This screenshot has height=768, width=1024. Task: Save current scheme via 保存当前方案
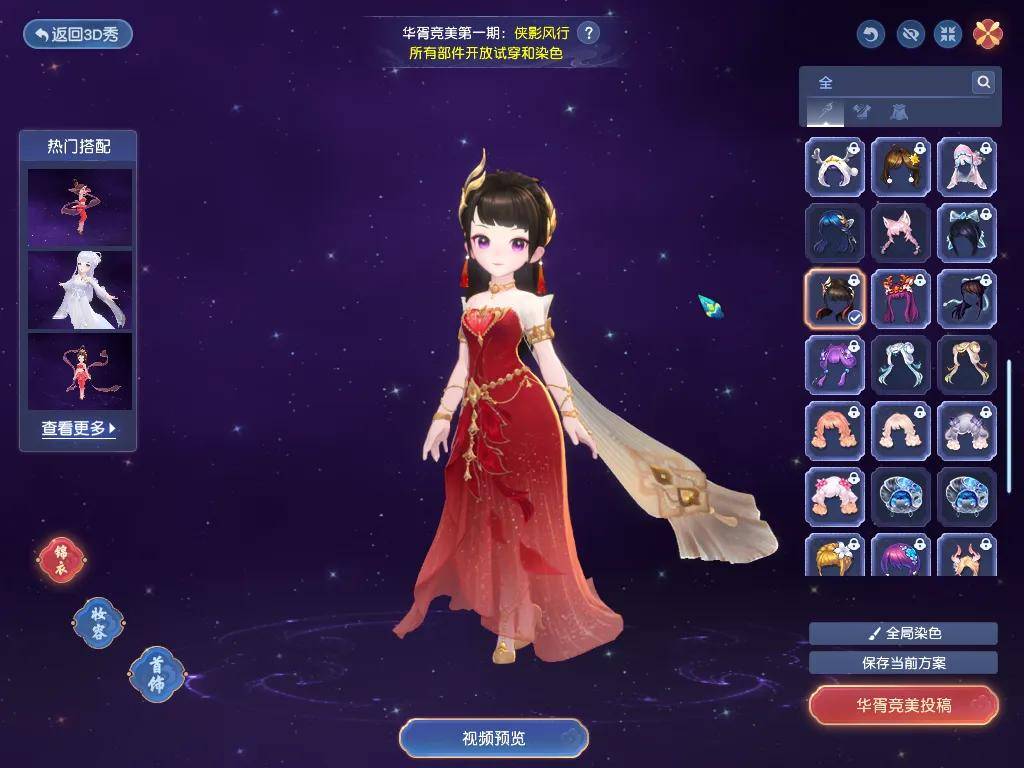pyautogui.click(x=903, y=662)
